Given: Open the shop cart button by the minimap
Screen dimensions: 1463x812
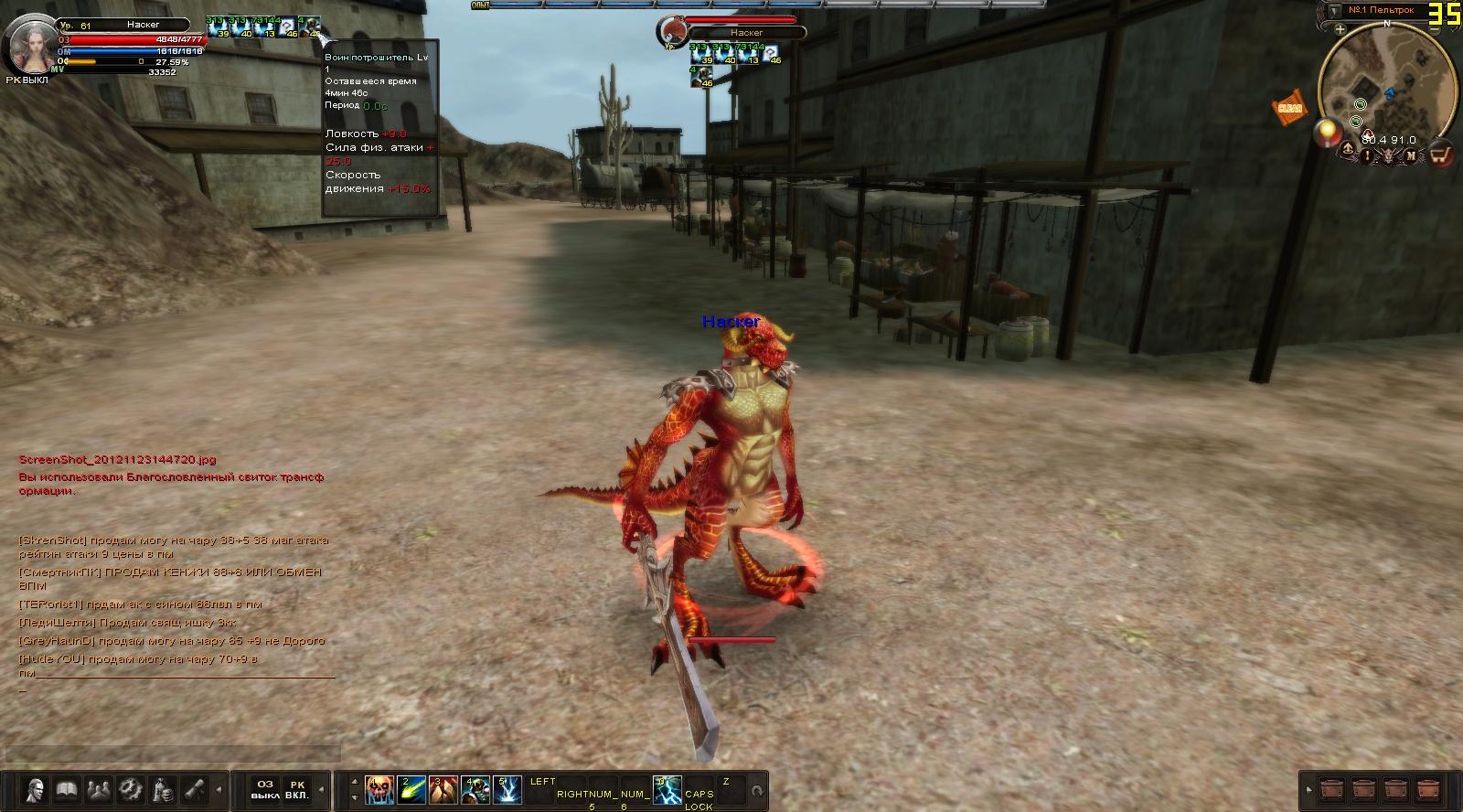Looking at the screenshot, I should click(x=1441, y=155).
